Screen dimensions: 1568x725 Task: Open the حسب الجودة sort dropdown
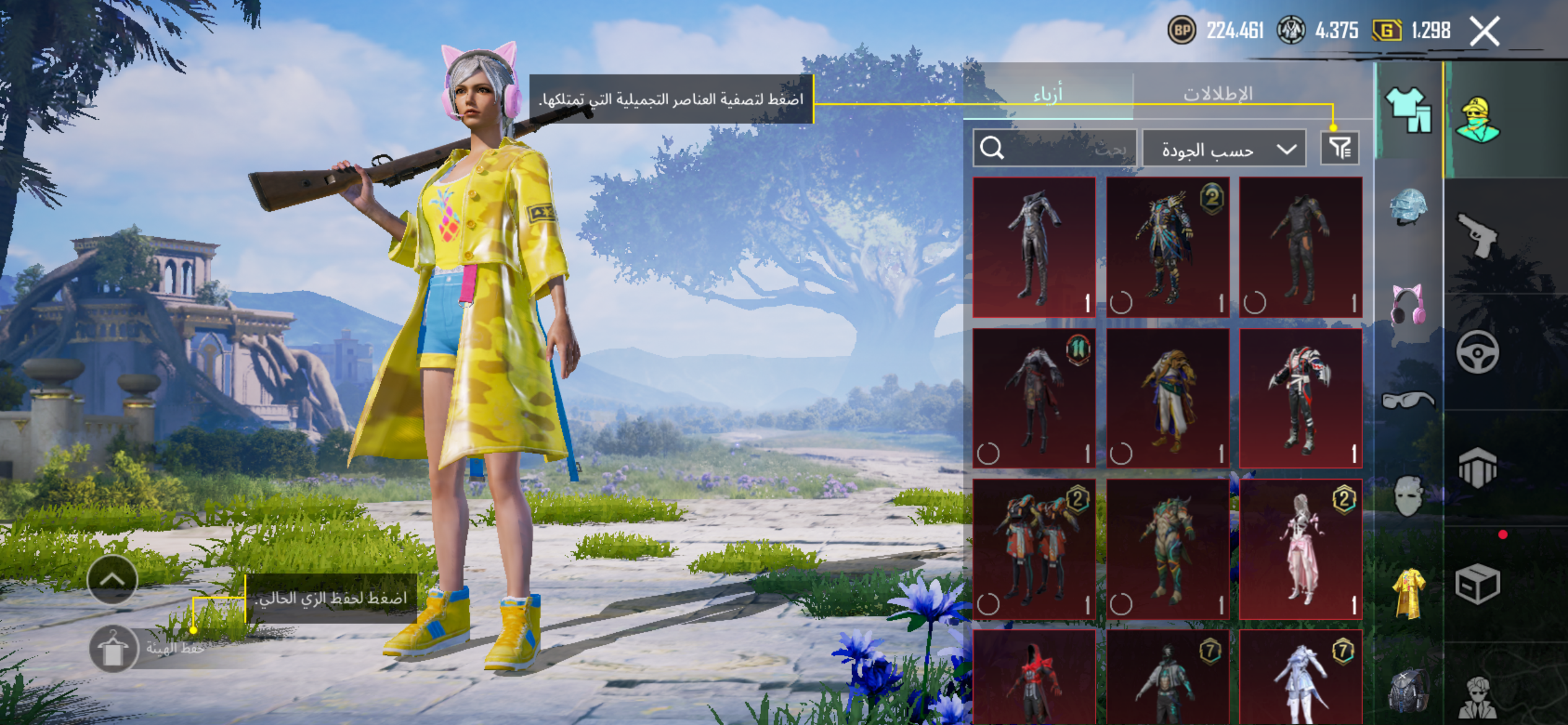(1224, 149)
